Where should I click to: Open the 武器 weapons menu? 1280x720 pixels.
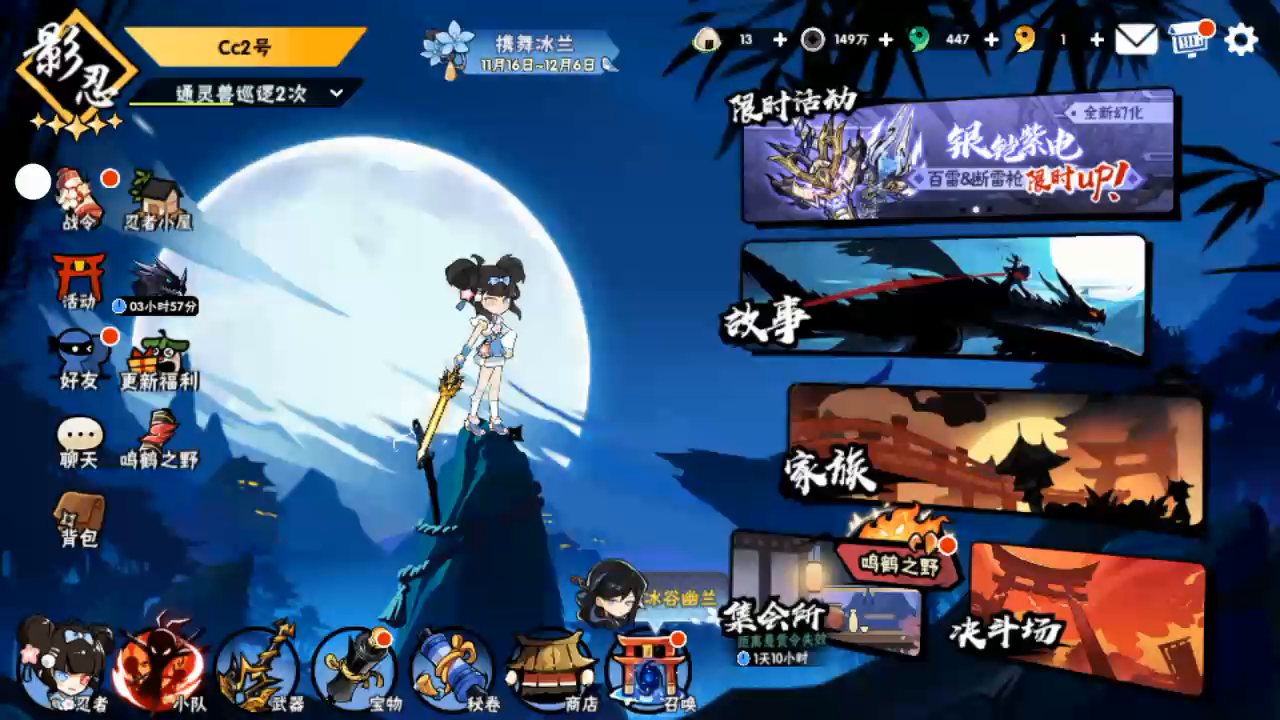259,667
